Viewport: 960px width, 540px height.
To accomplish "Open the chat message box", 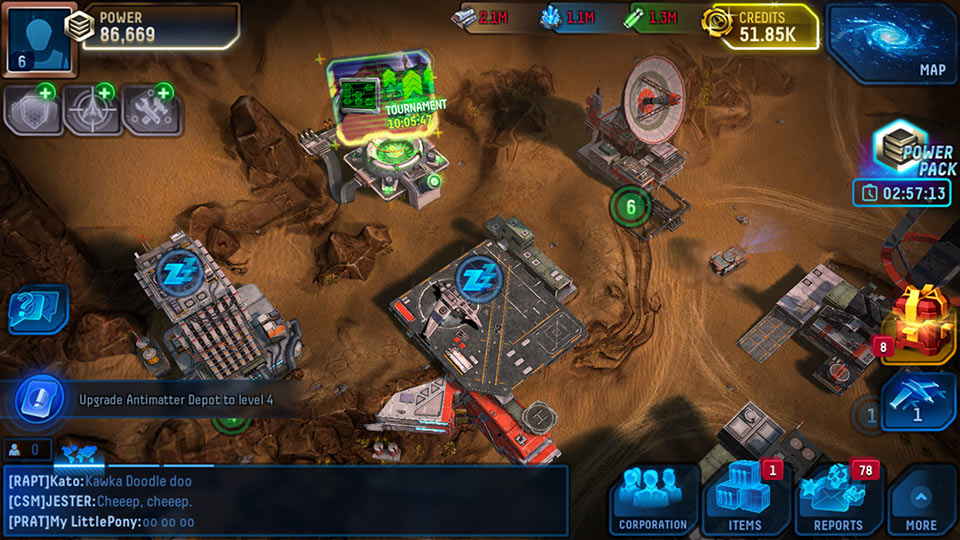I will [x=285, y=500].
